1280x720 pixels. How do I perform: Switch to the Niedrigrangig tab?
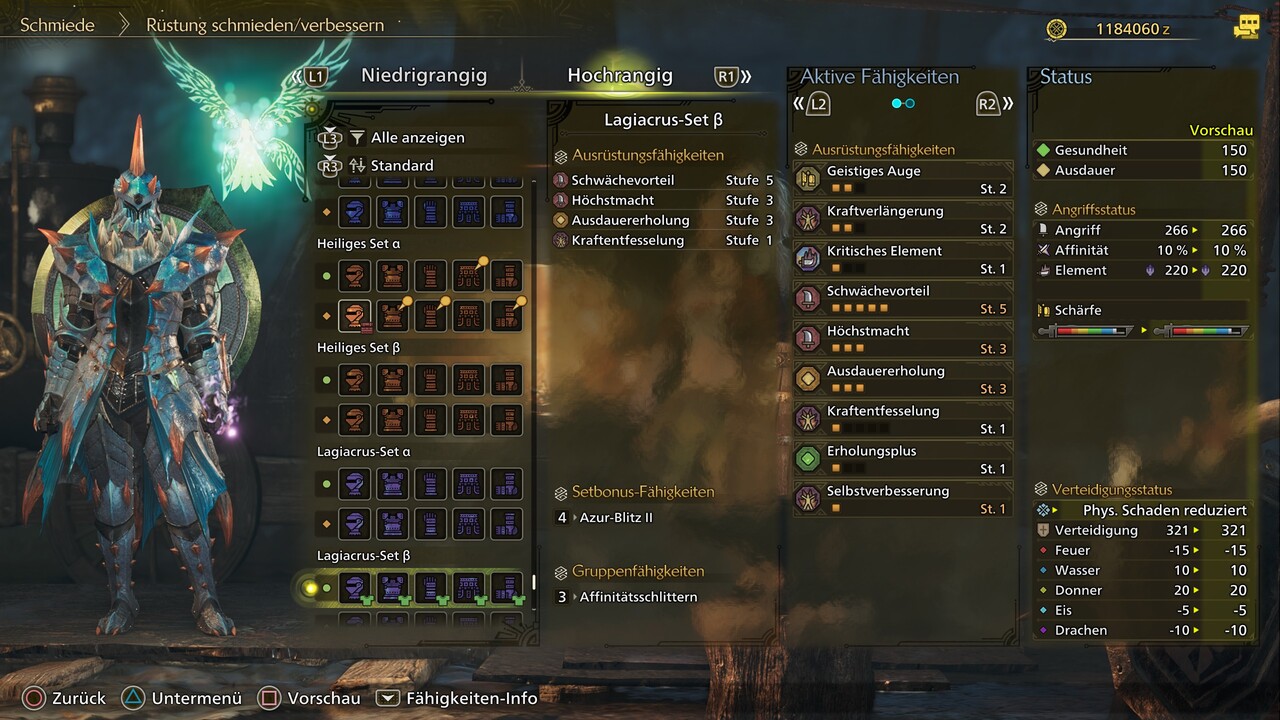coord(424,76)
